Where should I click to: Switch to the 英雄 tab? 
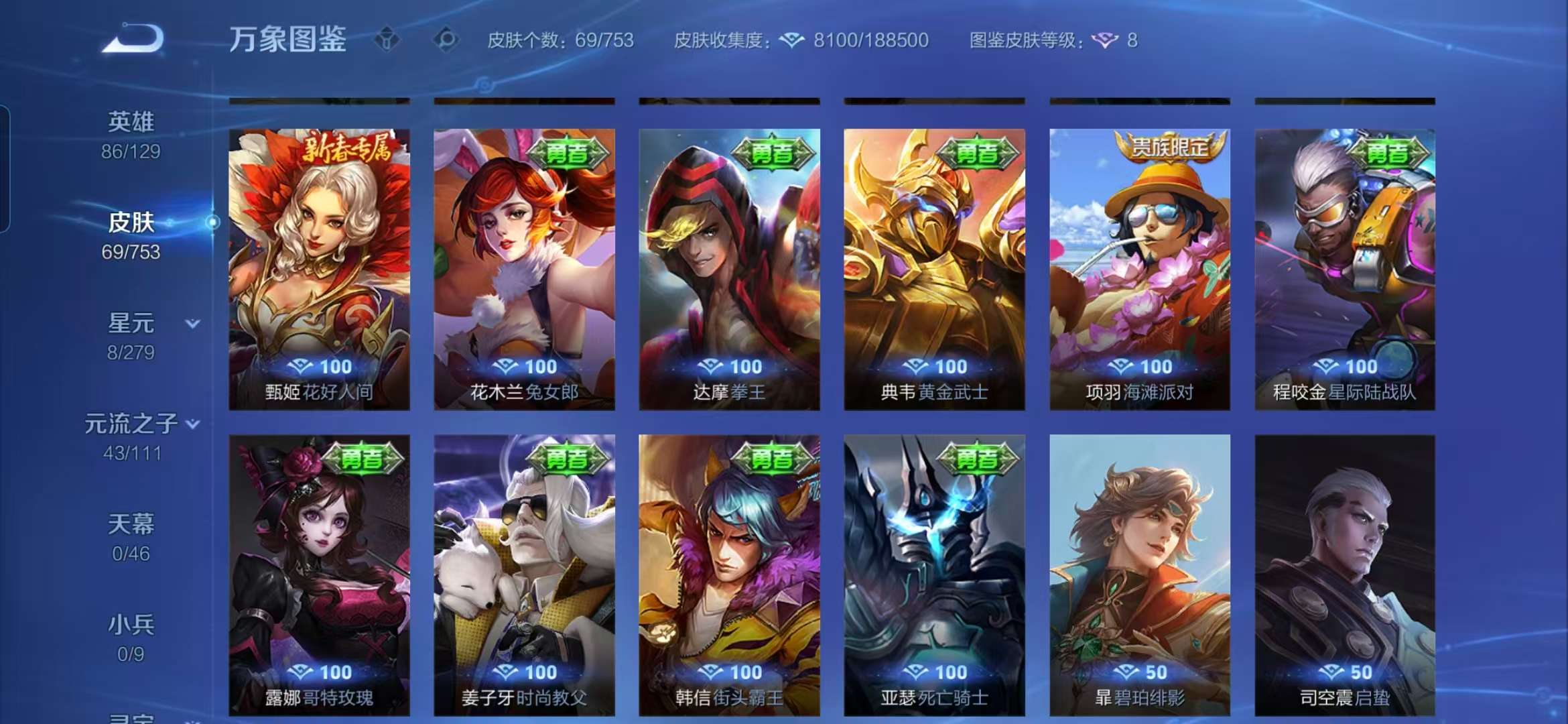[131, 121]
